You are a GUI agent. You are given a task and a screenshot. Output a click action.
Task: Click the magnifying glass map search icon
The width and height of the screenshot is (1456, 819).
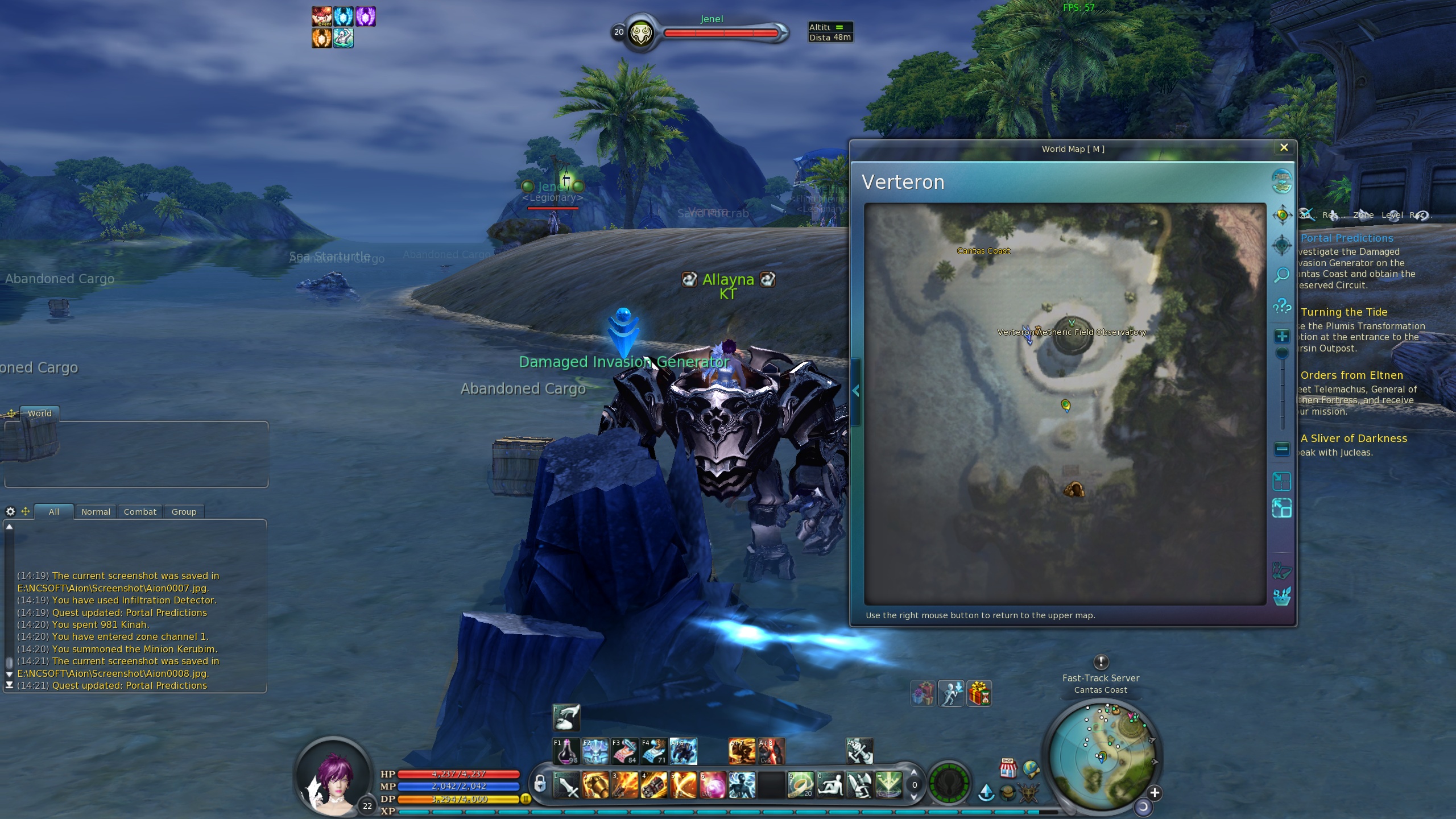tap(1282, 275)
